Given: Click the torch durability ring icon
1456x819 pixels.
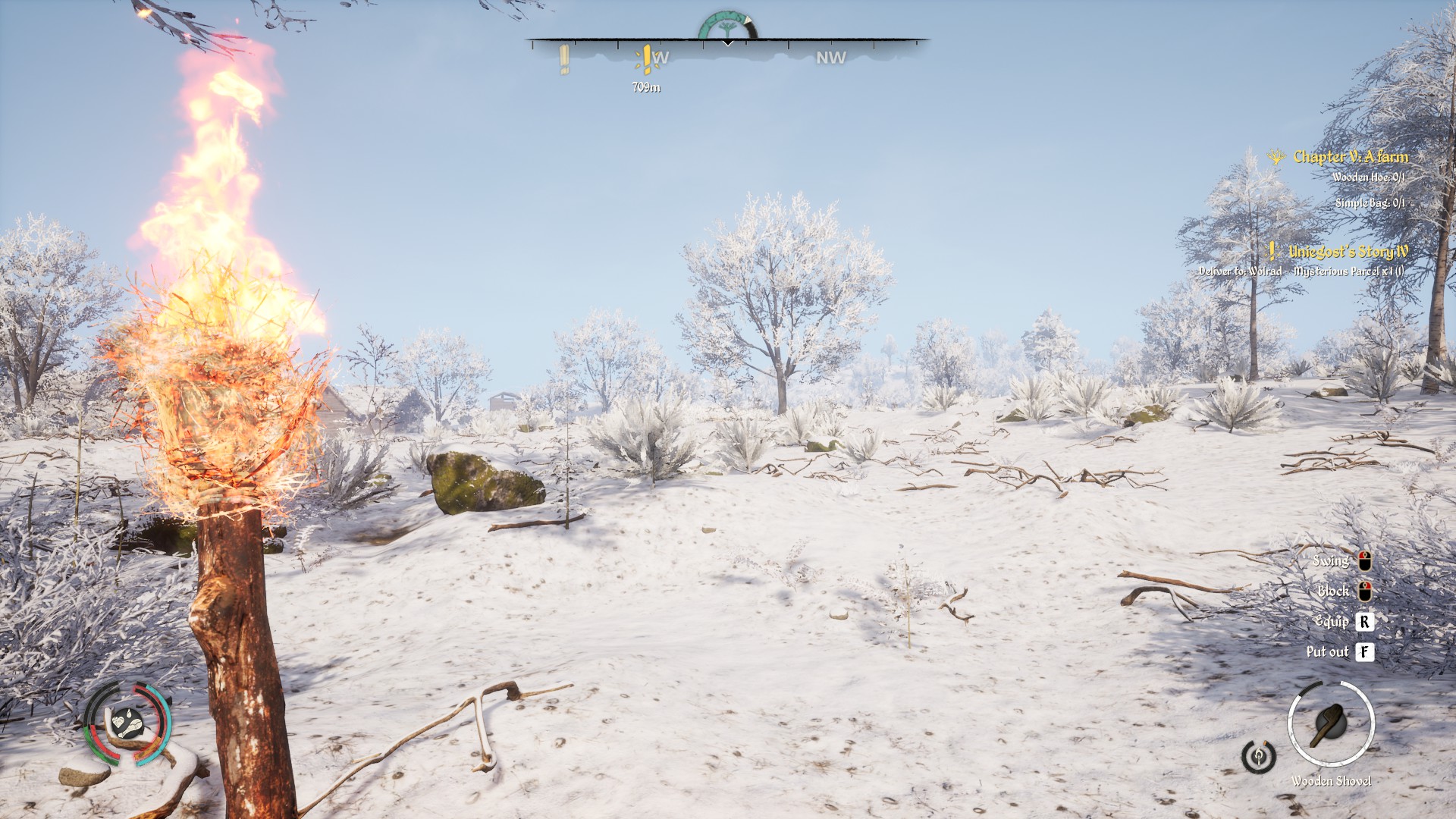Looking at the screenshot, I should pos(1260,758).
